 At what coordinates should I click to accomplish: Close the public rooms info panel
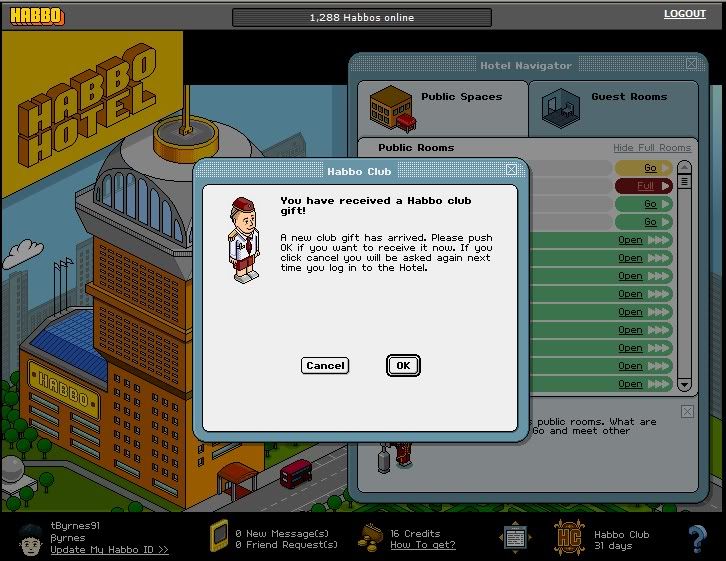(x=687, y=411)
